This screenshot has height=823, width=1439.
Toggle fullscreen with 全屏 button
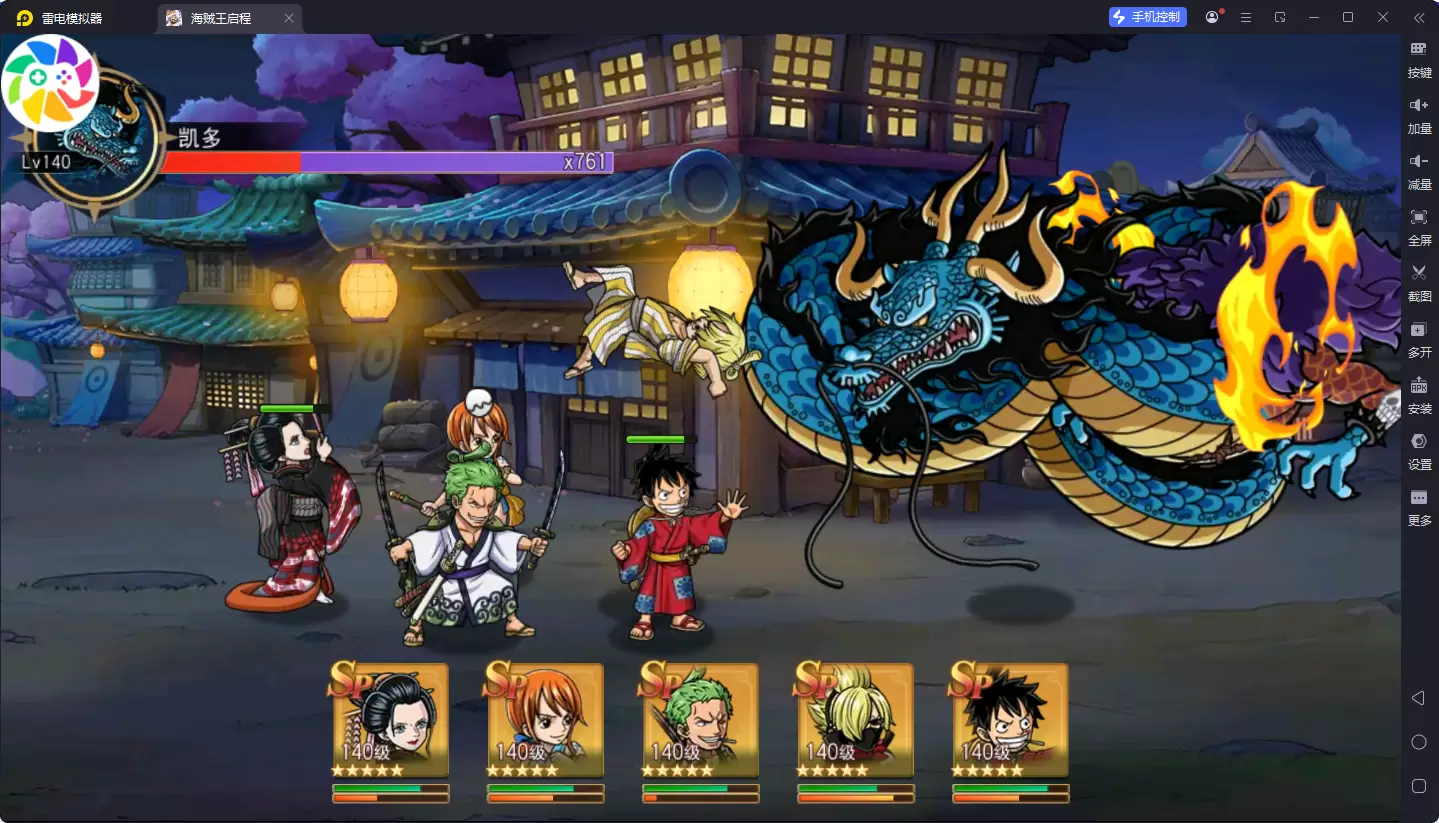[1419, 226]
